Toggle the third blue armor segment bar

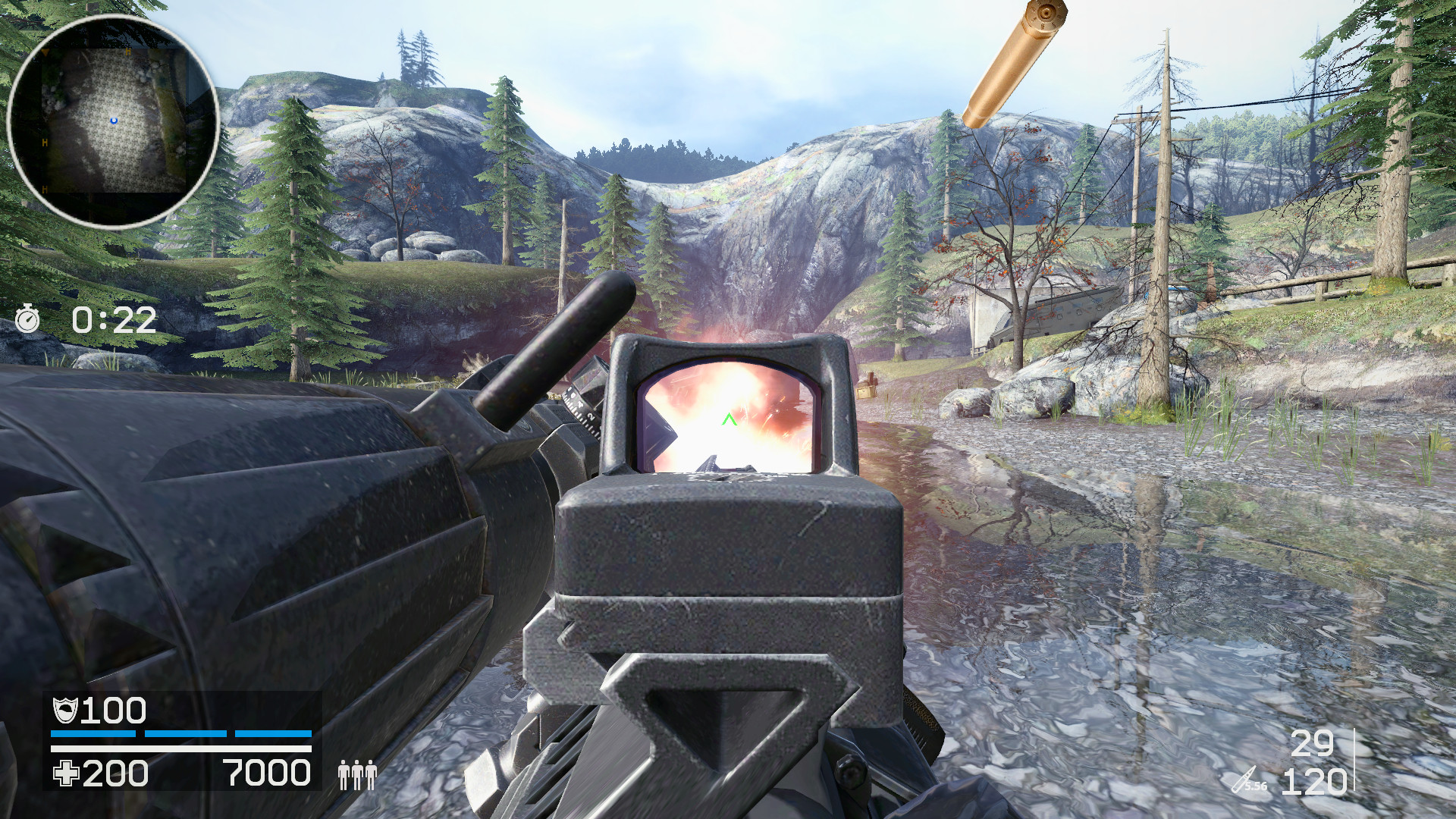pyautogui.click(x=272, y=733)
